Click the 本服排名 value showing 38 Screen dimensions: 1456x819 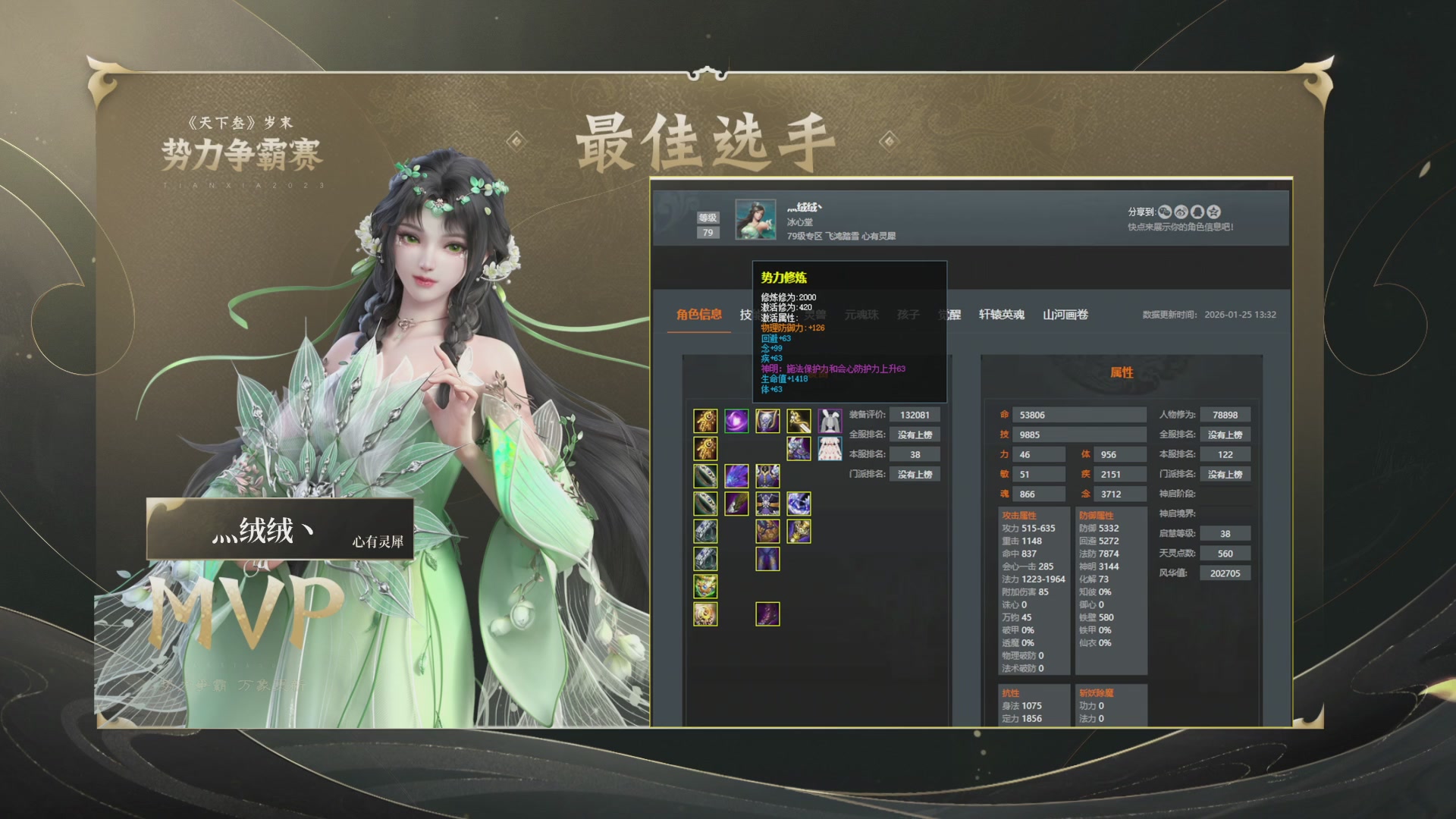click(x=915, y=453)
